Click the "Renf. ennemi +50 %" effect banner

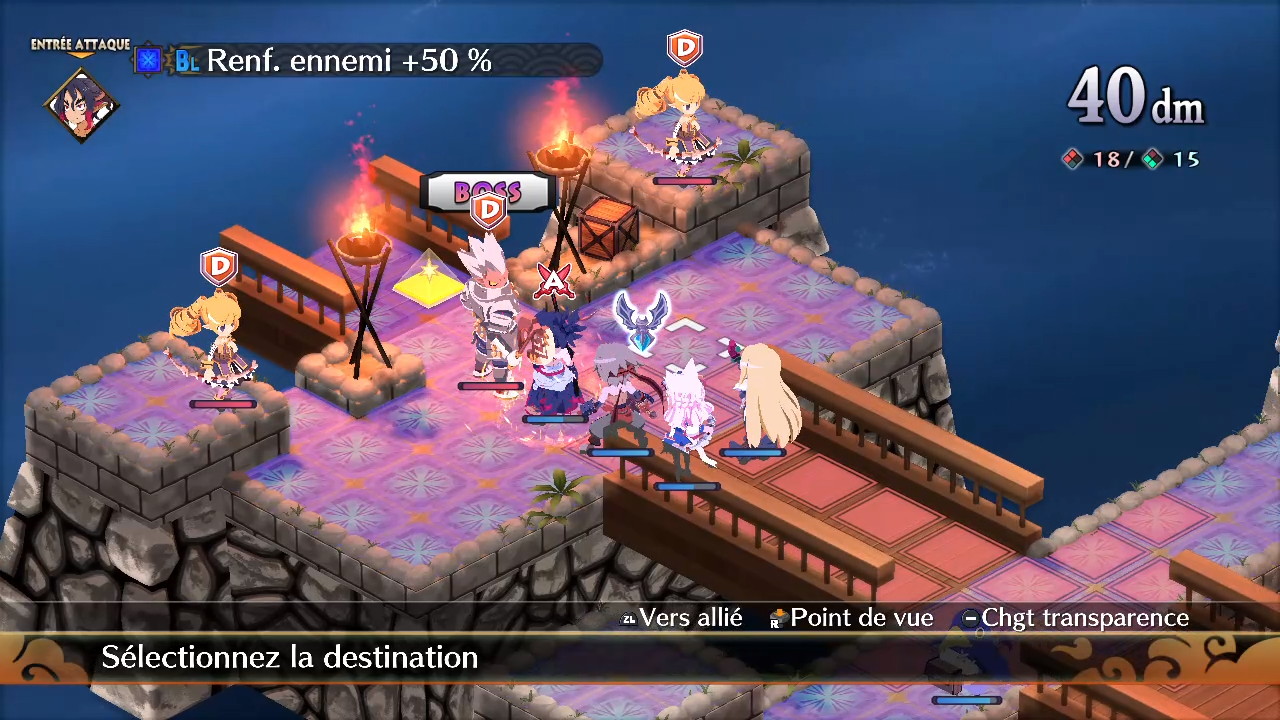(349, 61)
